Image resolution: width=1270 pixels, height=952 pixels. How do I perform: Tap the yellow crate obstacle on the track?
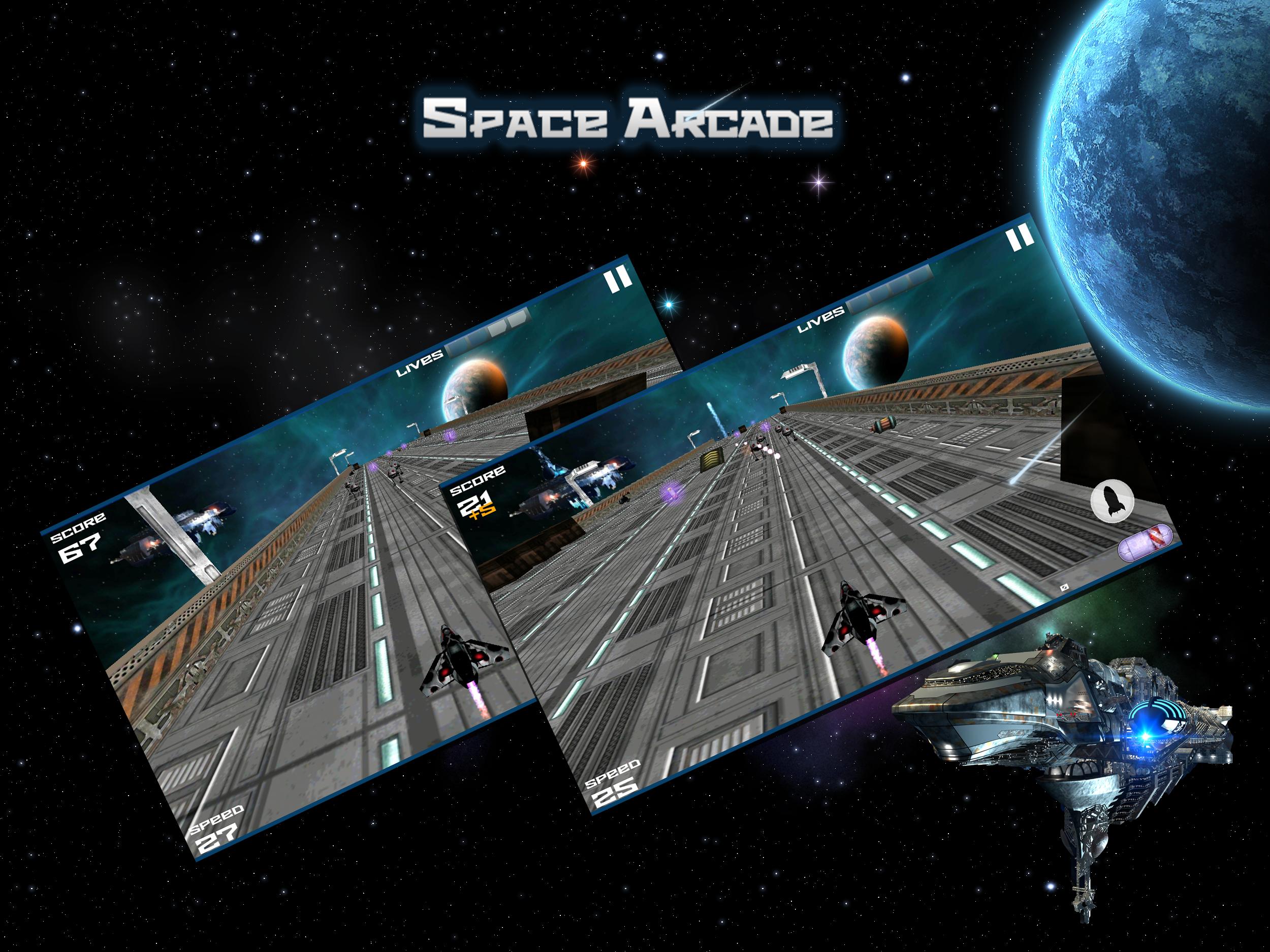point(712,459)
